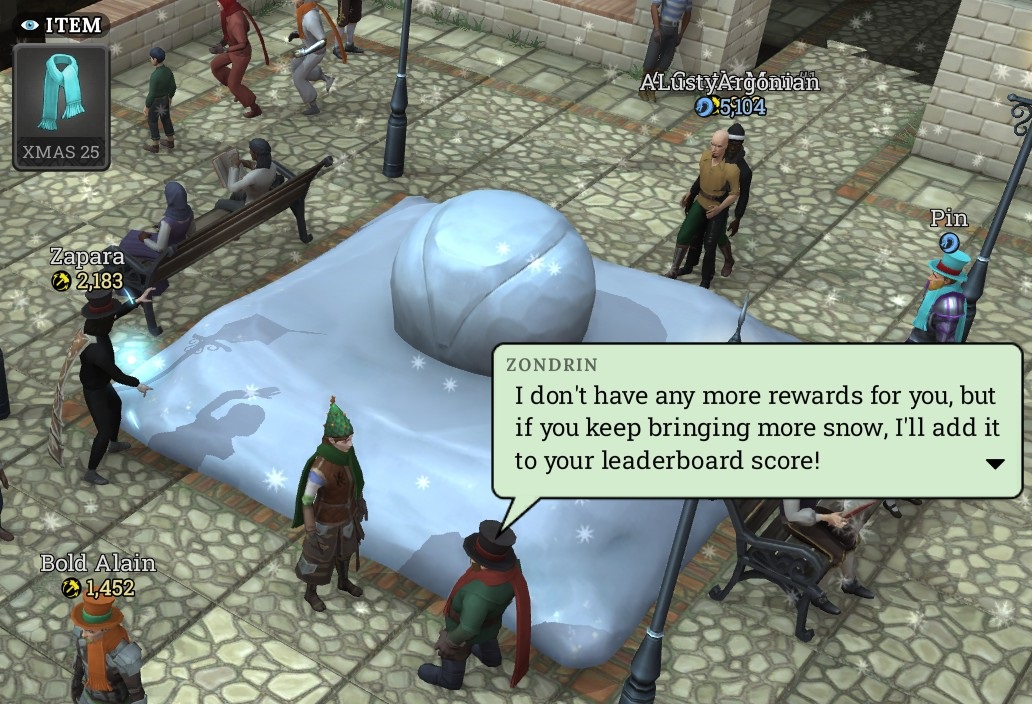Advance Zondrin's dialogue with the down arrow

(995, 464)
